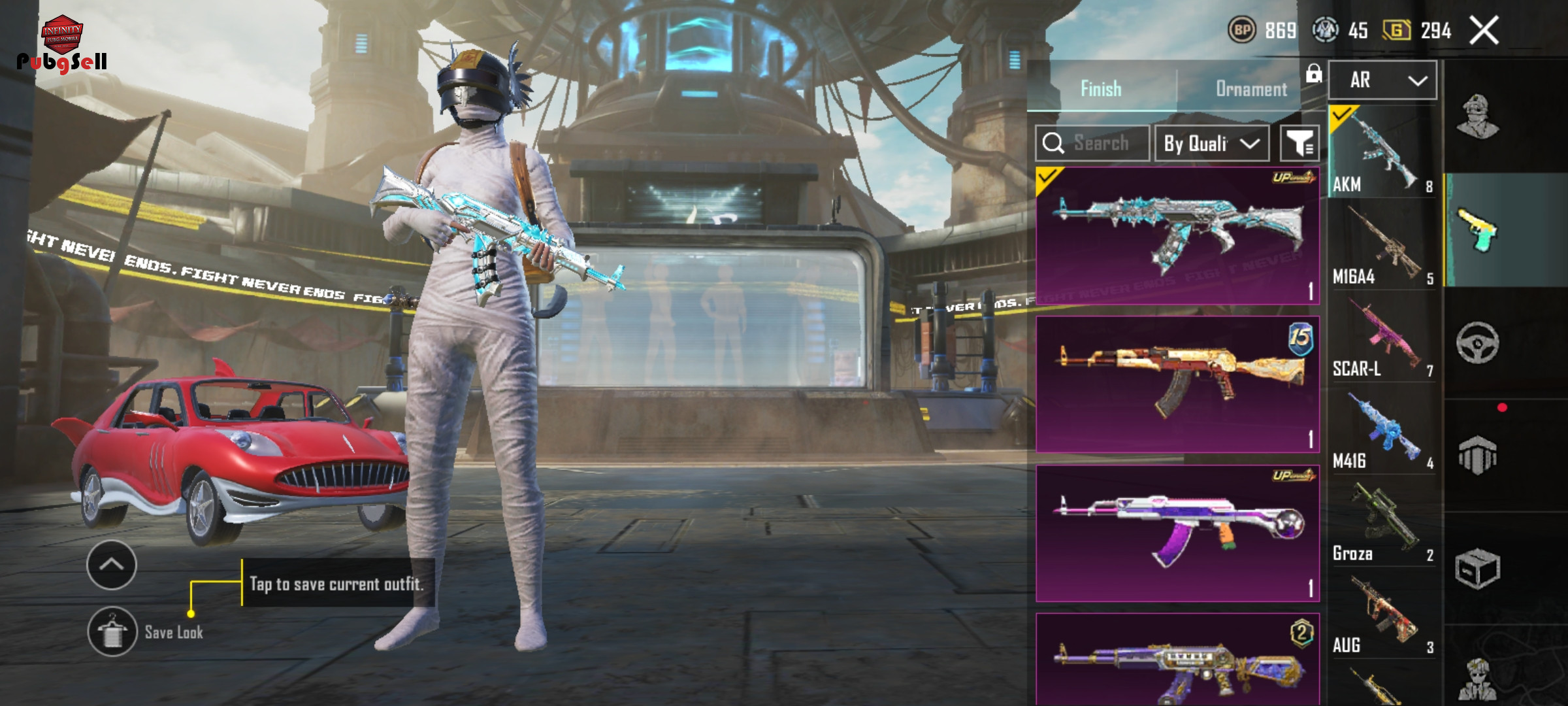
Task: Choose the gold and red AKM skin
Action: (x=1177, y=384)
